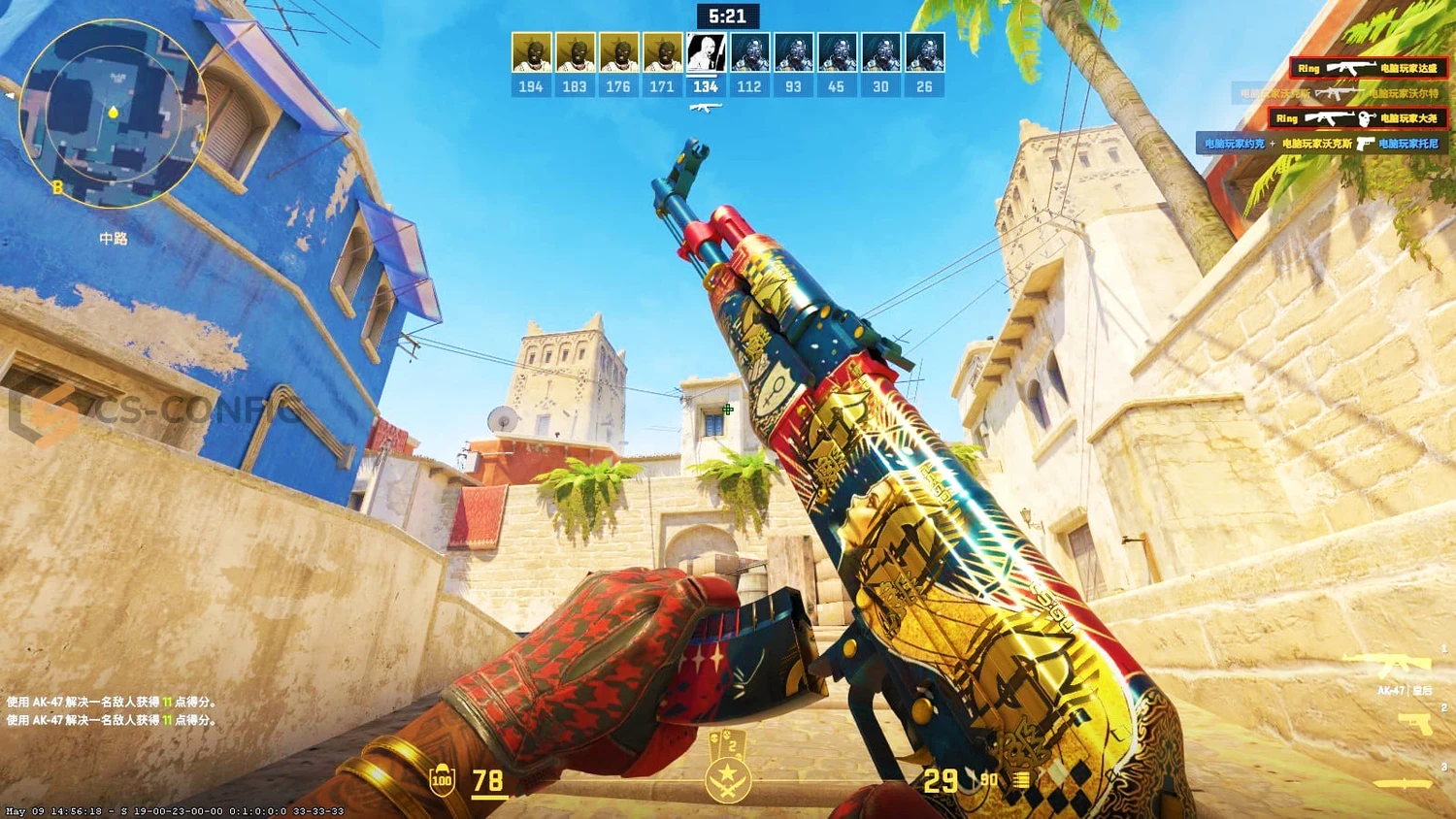1456x819 pixels.
Task: Click the crossed-swords round medal at bottom center
Action: point(727,780)
